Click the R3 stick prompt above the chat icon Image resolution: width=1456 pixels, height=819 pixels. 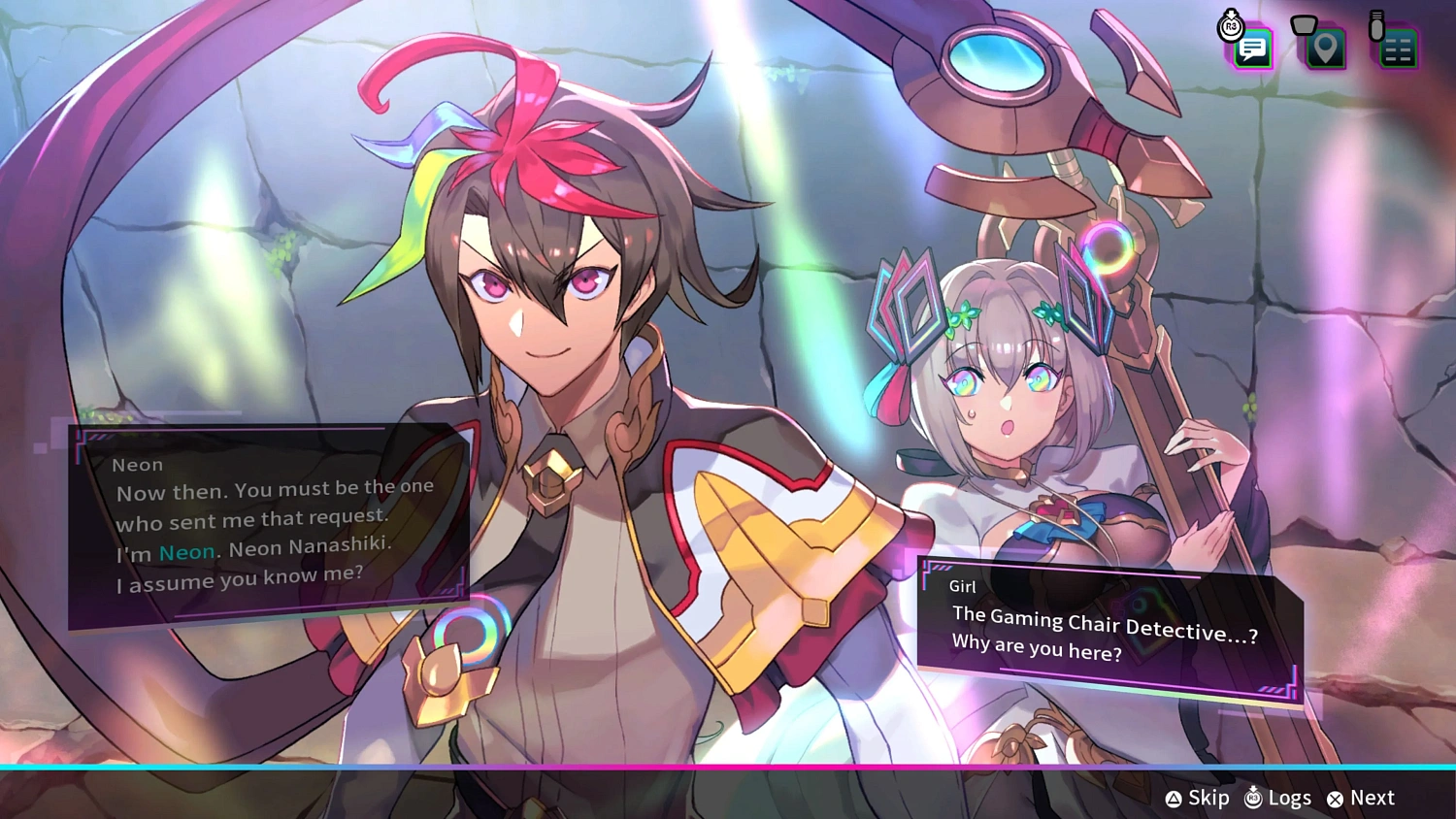[1231, 26]
